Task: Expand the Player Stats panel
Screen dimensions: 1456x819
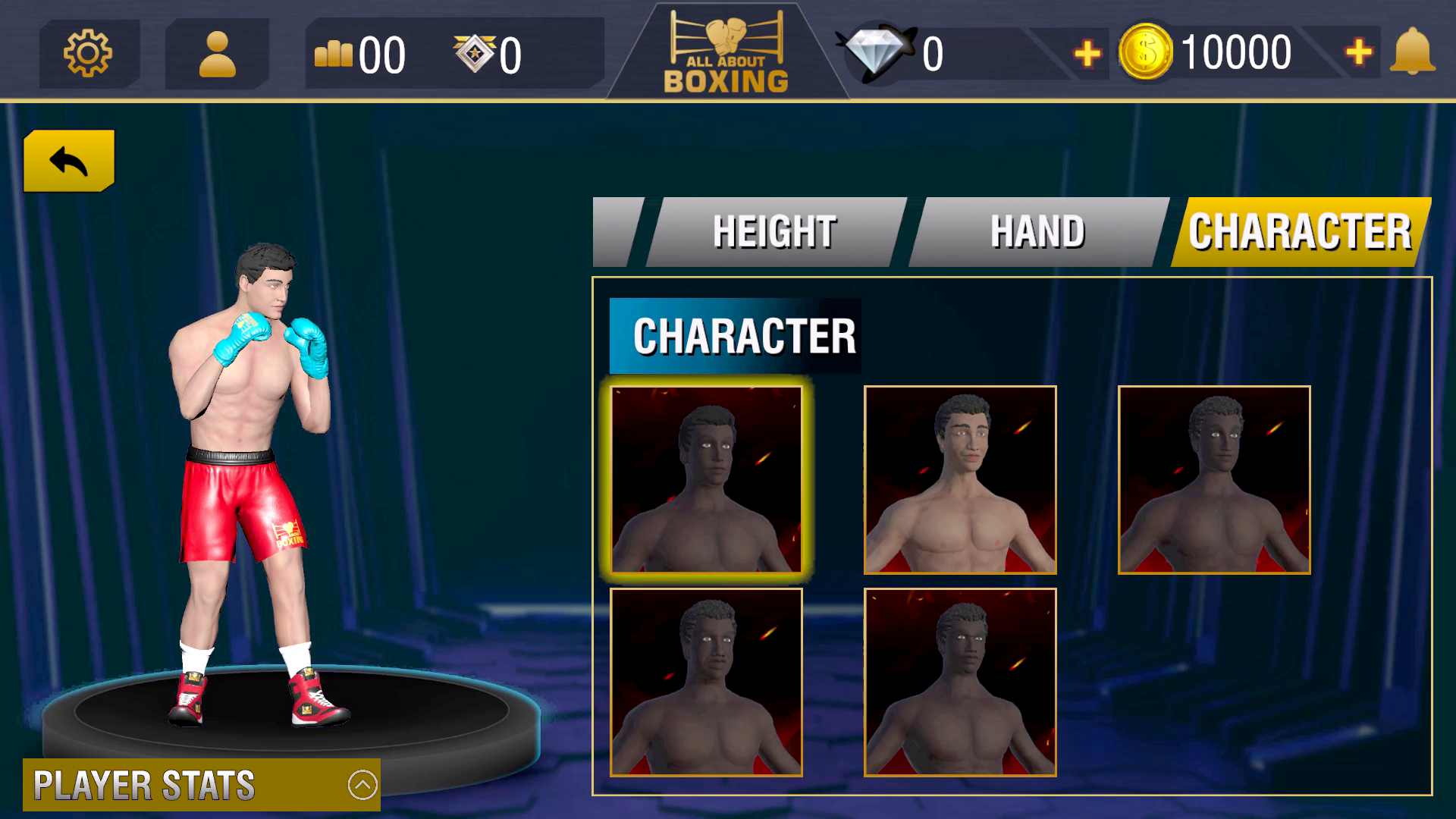Action: point(362,785)
